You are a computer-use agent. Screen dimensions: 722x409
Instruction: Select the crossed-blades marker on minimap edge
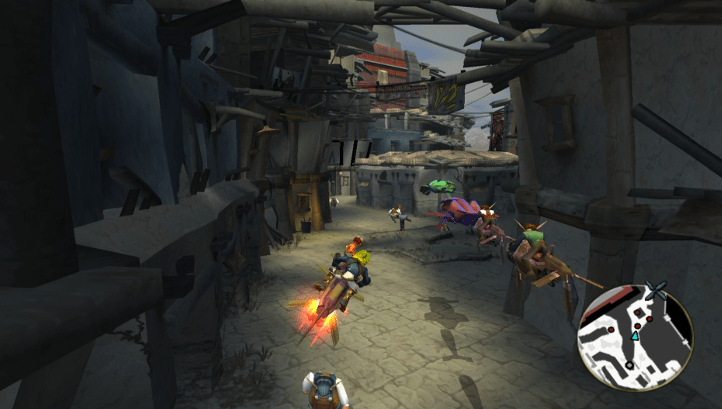pos(656,290)
